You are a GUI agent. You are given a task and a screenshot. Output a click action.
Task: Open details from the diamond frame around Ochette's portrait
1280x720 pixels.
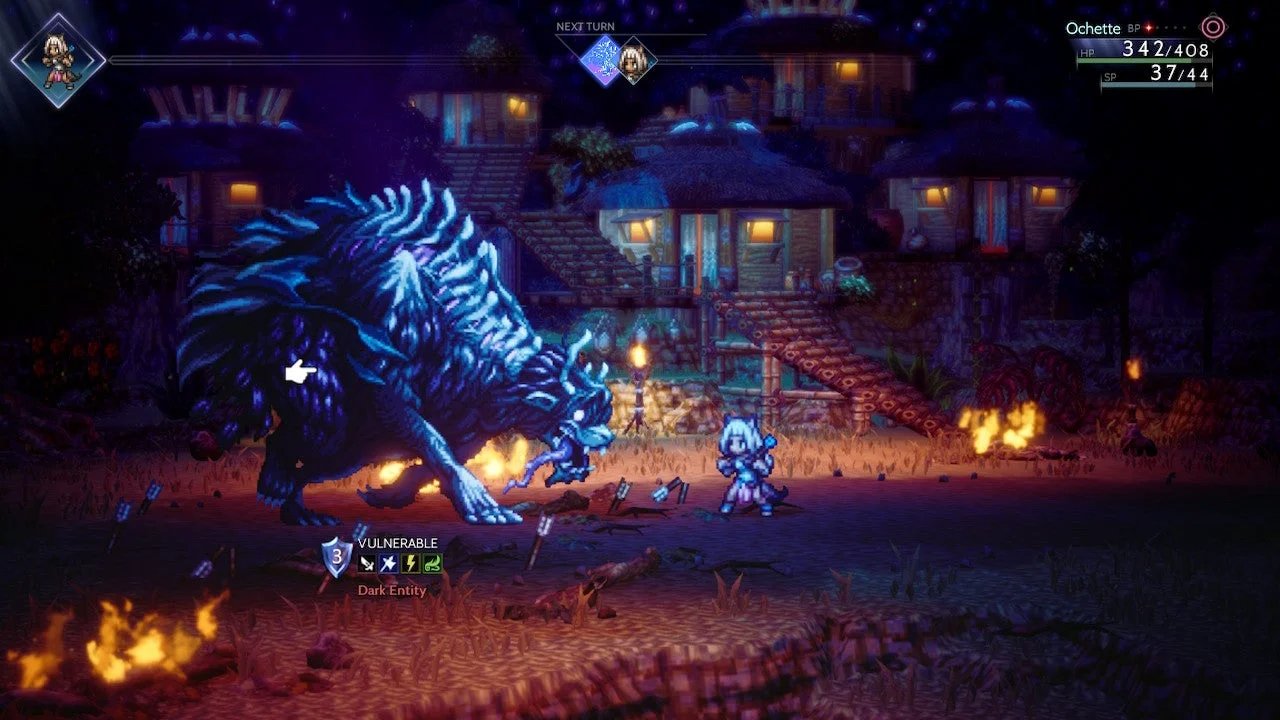click(x=57, y=60)
